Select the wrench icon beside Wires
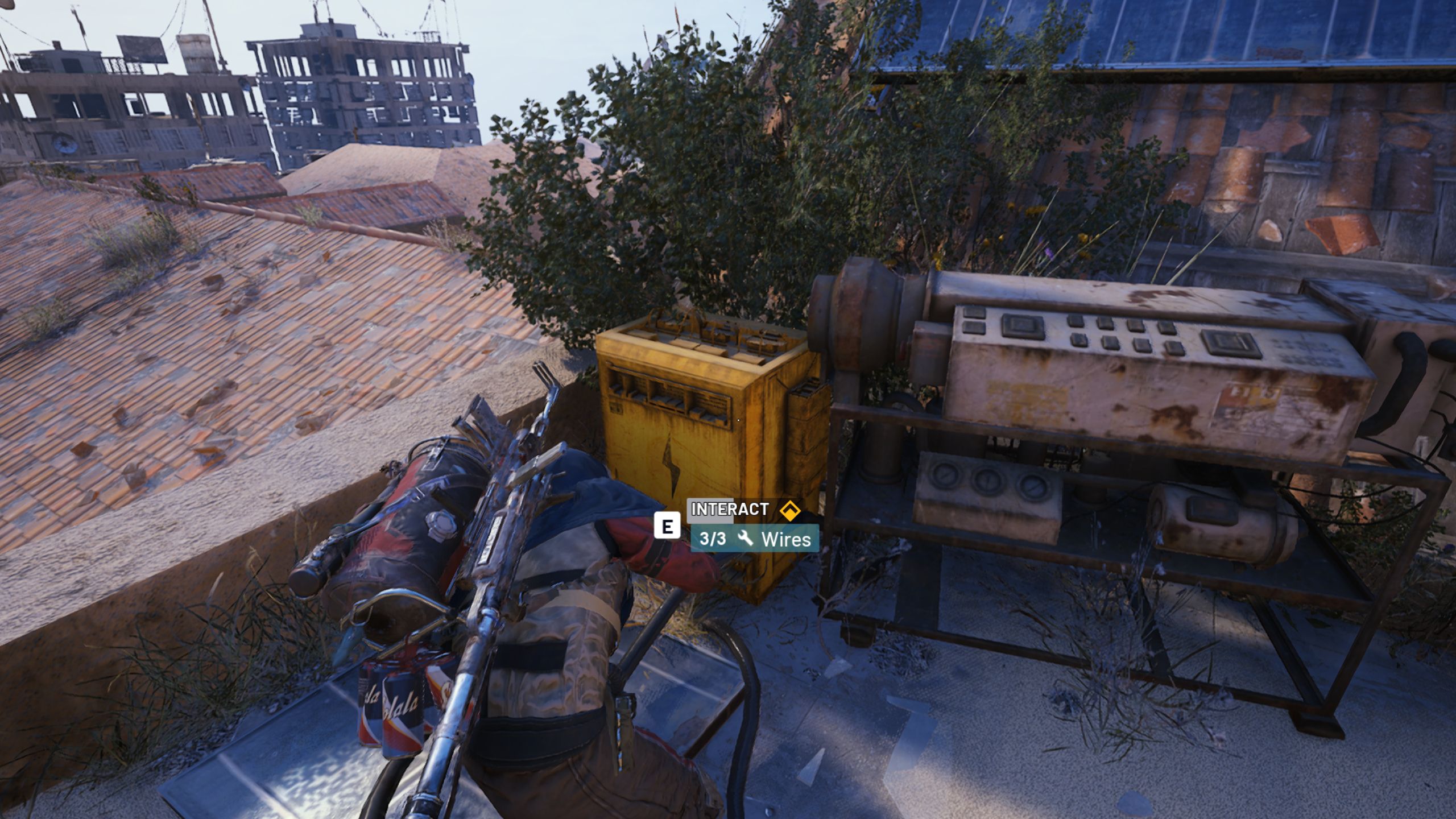 coord(745,540)
